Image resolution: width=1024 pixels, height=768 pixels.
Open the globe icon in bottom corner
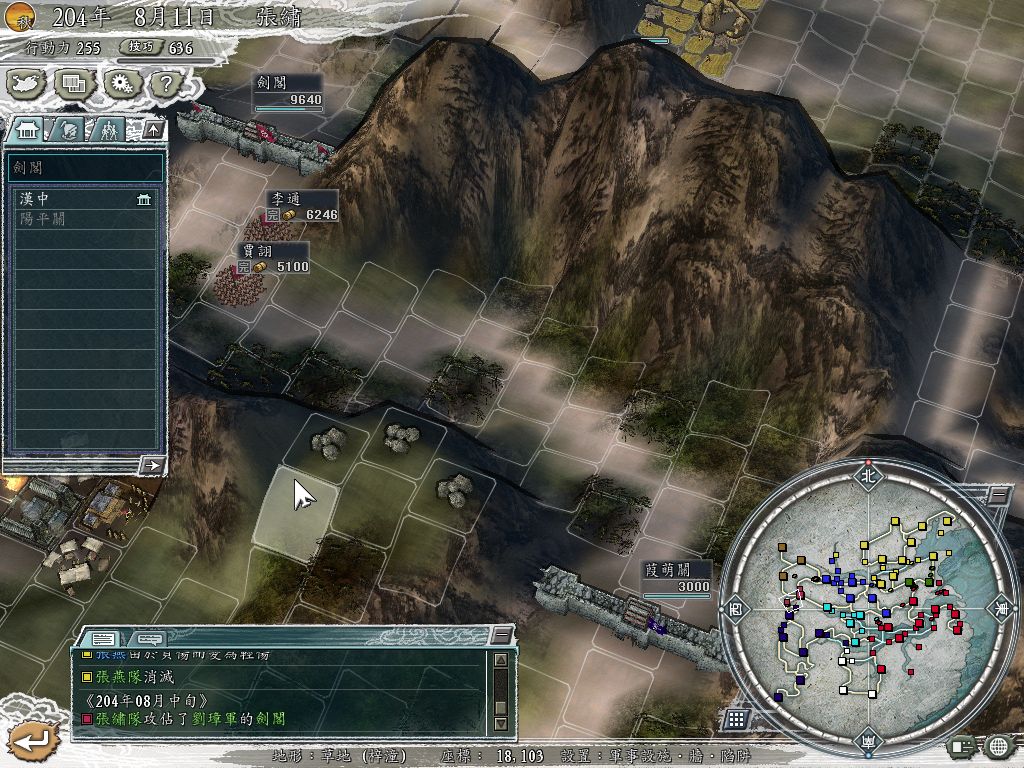click(998, 746)
